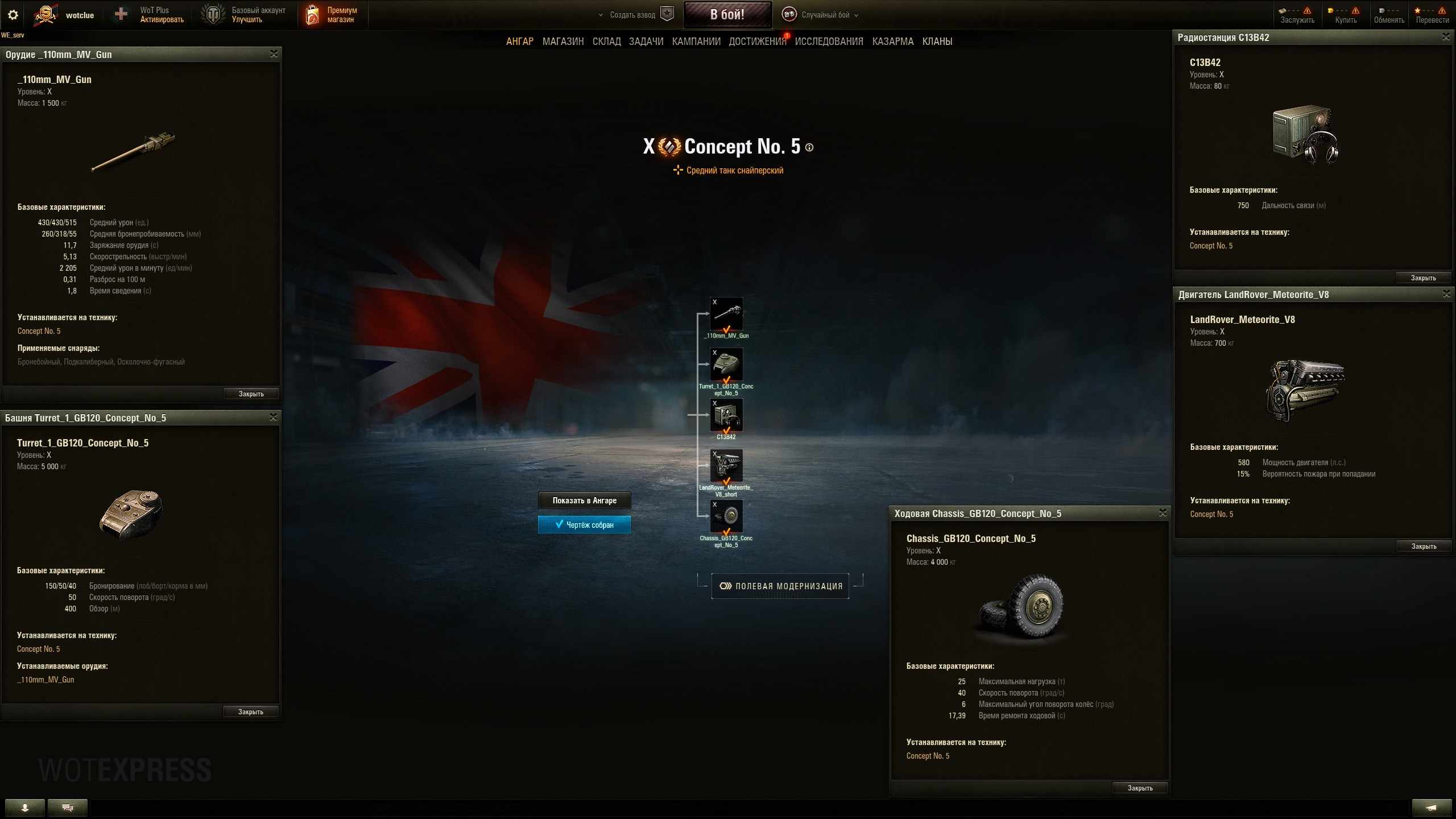Close the turret info window with X

273,417
